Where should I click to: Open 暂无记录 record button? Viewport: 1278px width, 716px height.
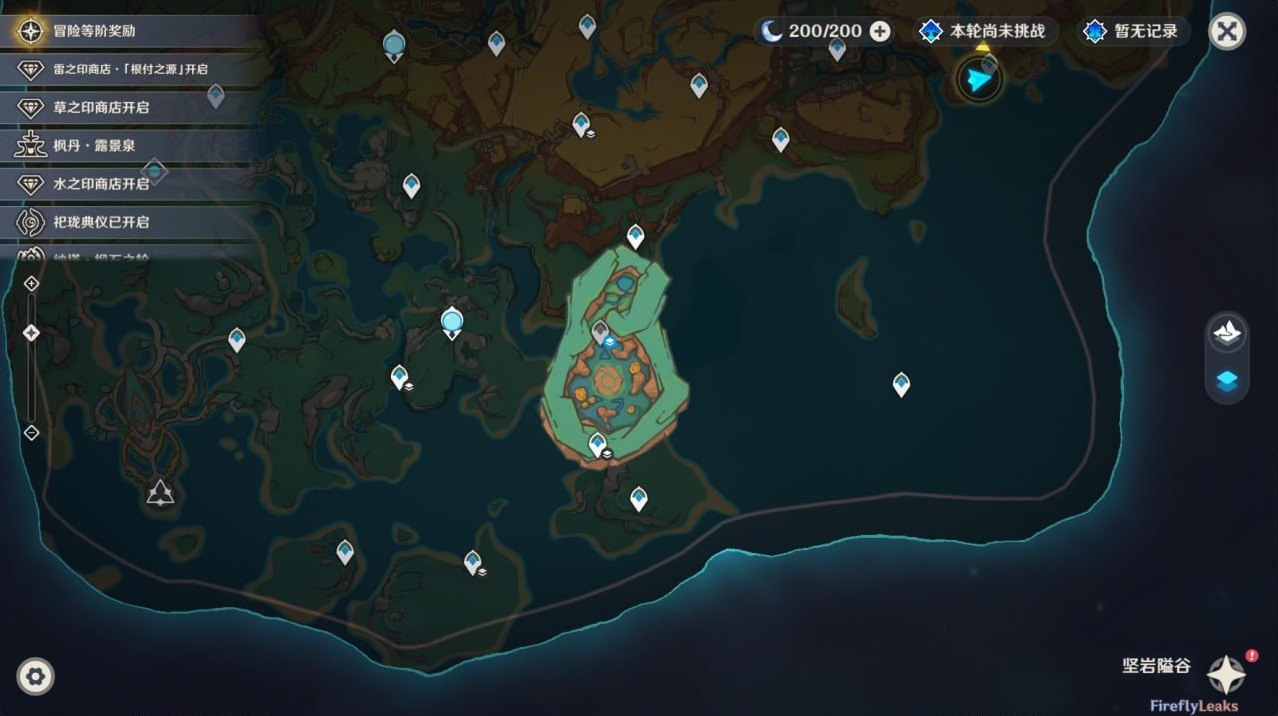pyautogui.click(x=1134, y=31)
